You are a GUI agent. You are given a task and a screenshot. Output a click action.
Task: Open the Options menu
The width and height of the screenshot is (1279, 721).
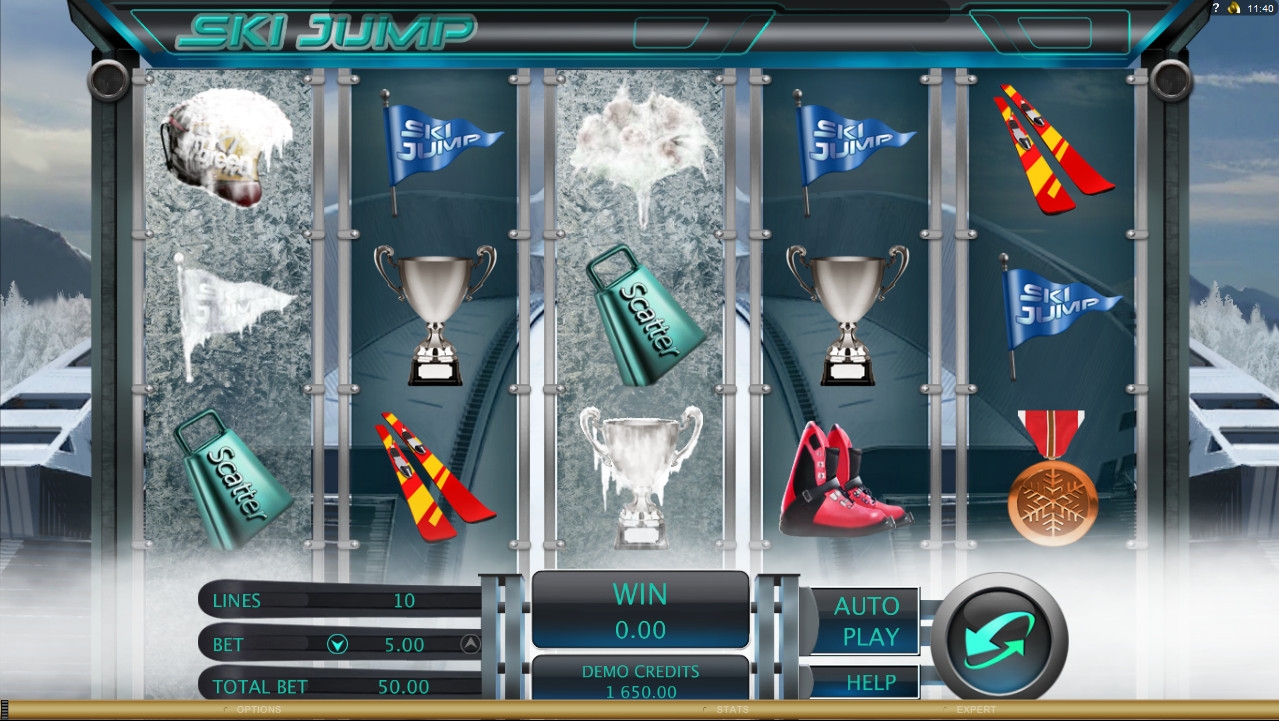(x=258, y=710)
